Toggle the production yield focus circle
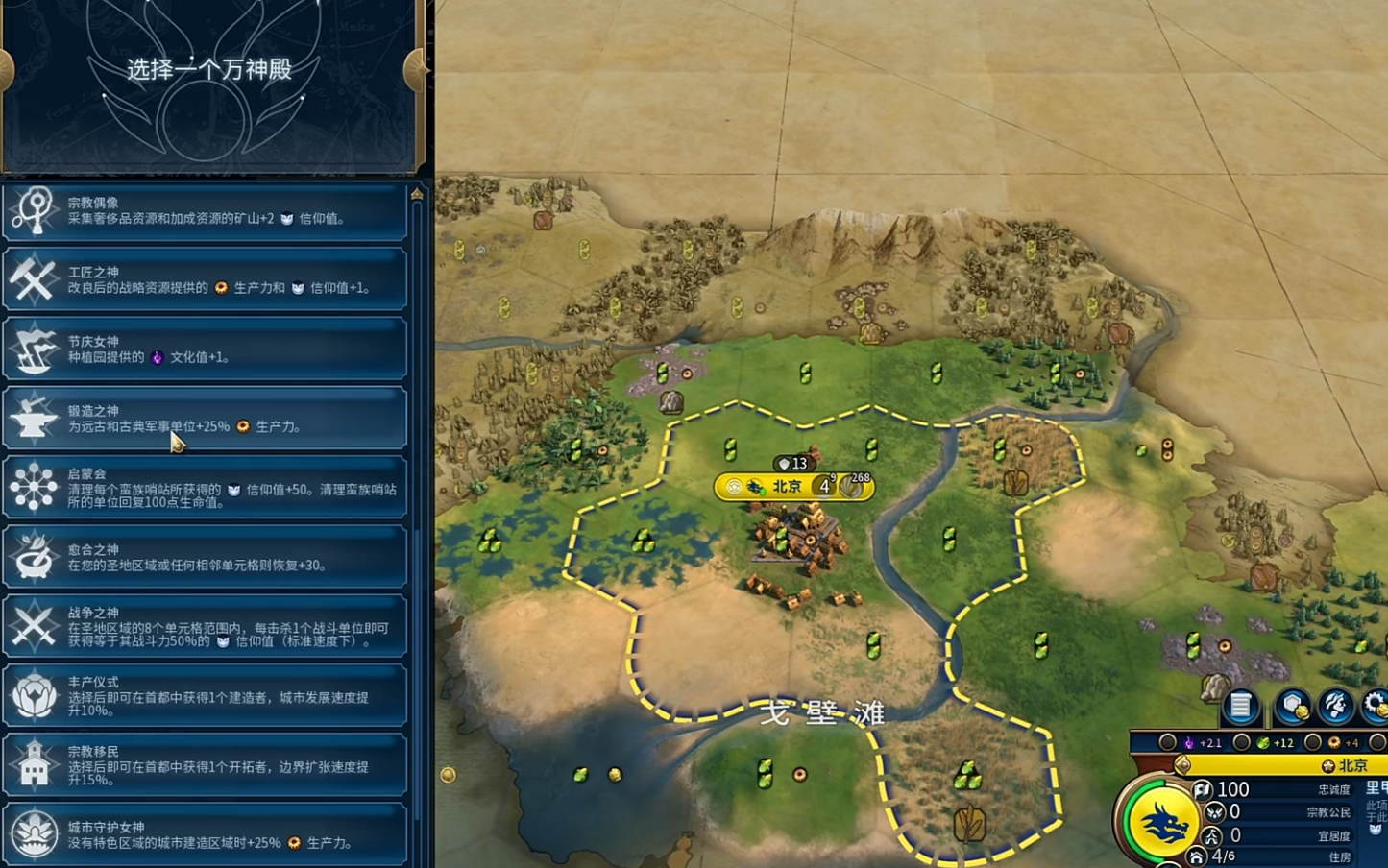Screen dimensions: 1388x868 point(1313,742)
